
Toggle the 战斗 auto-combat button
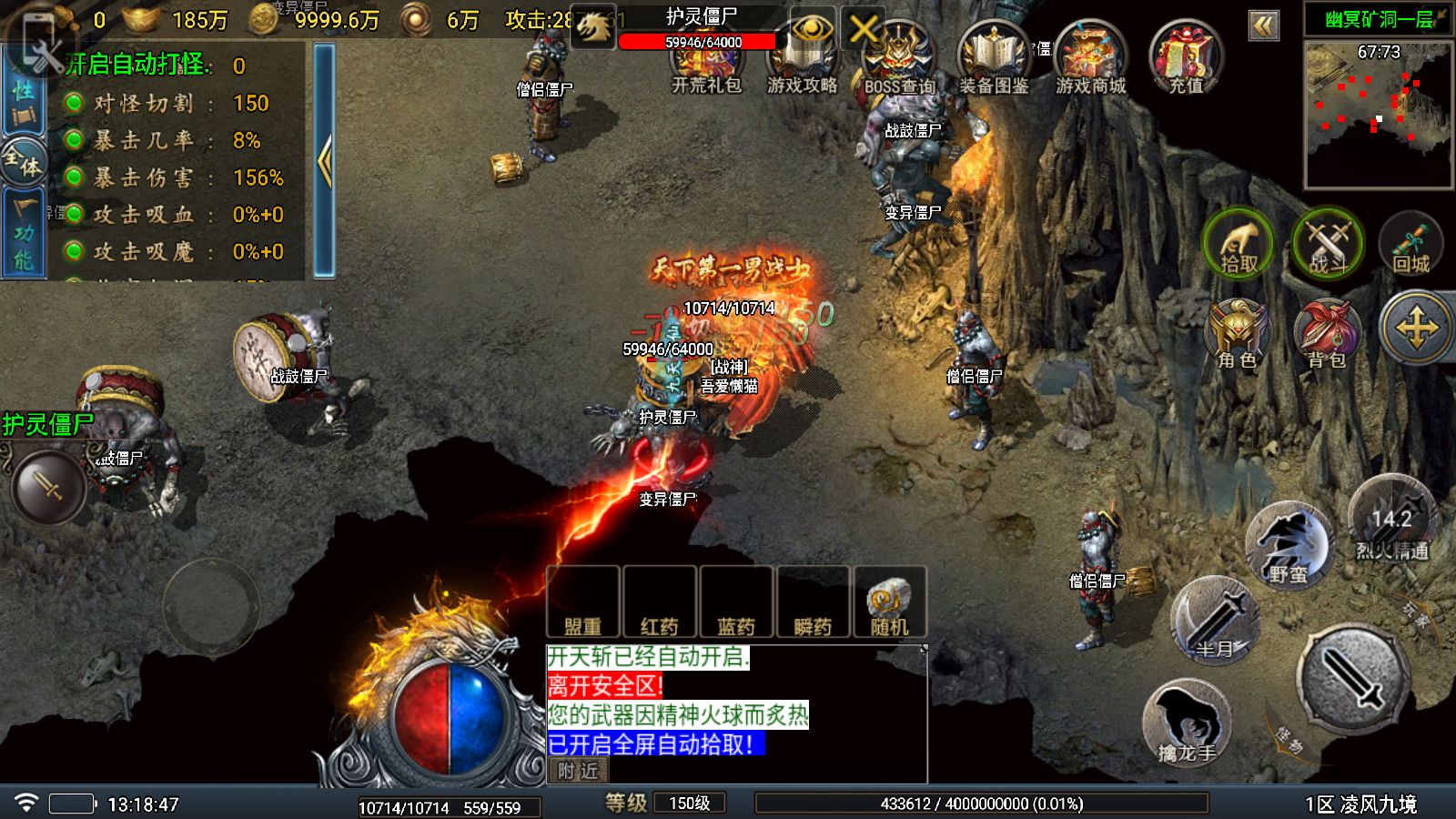[x=1328, y=244]
